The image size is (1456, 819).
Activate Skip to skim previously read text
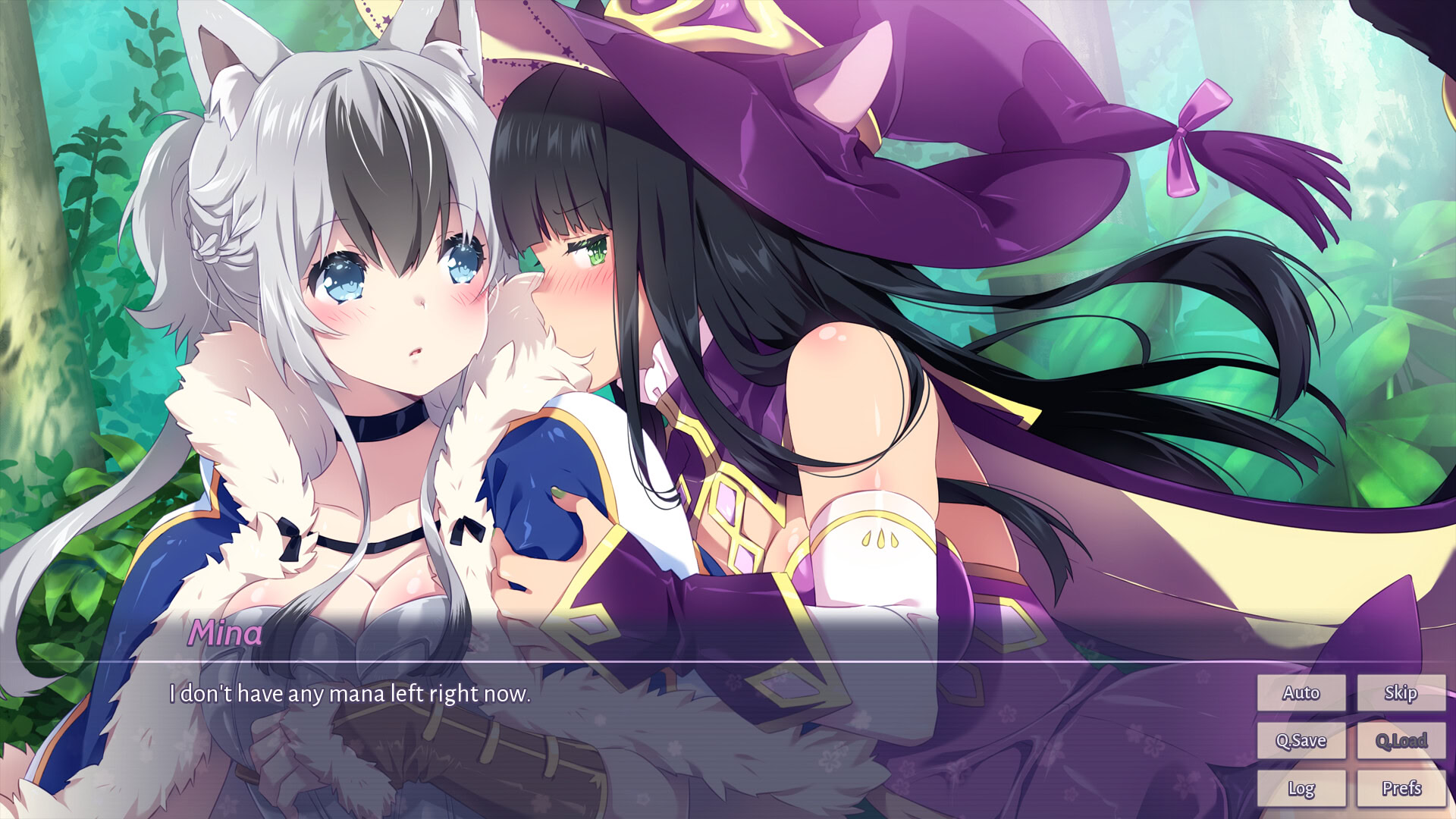1401,692
